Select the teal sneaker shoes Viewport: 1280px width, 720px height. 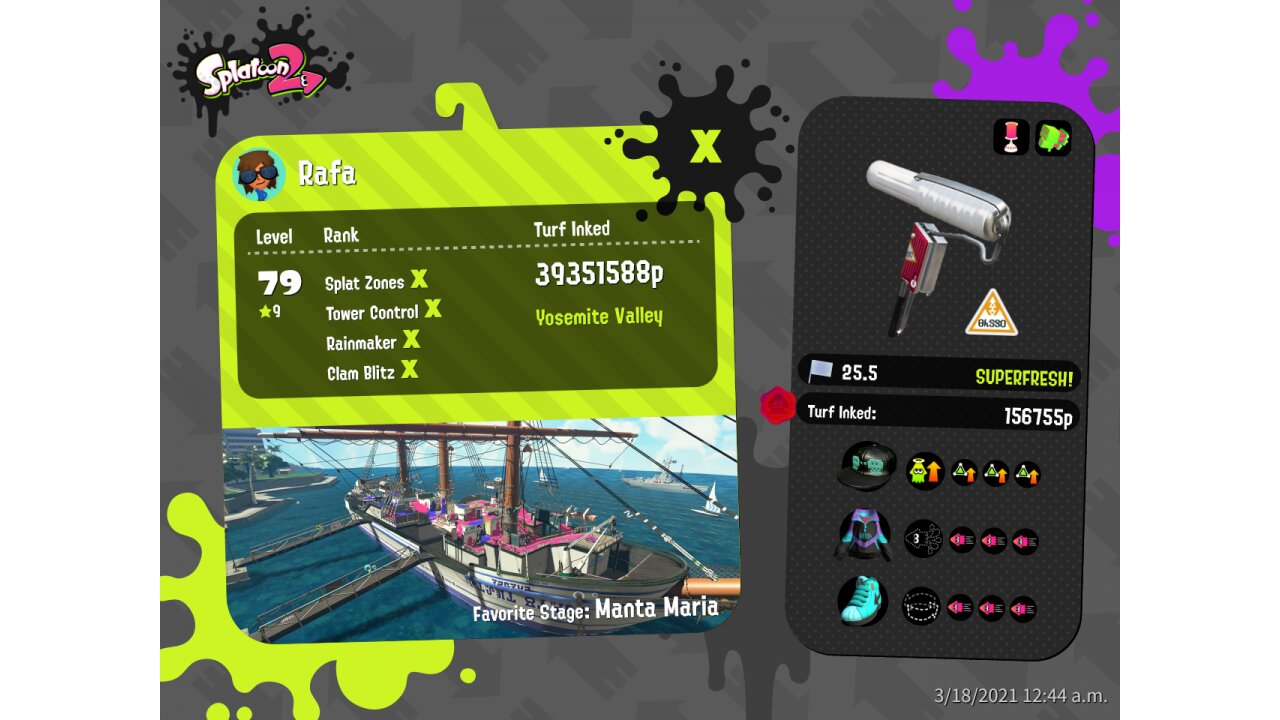coord(863,602)
